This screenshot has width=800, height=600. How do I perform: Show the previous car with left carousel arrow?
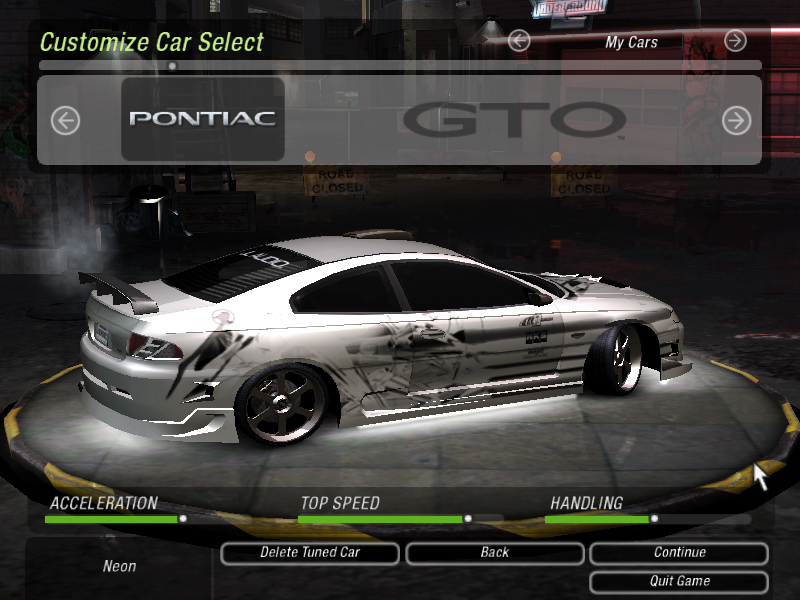click(x=65, y=121)
